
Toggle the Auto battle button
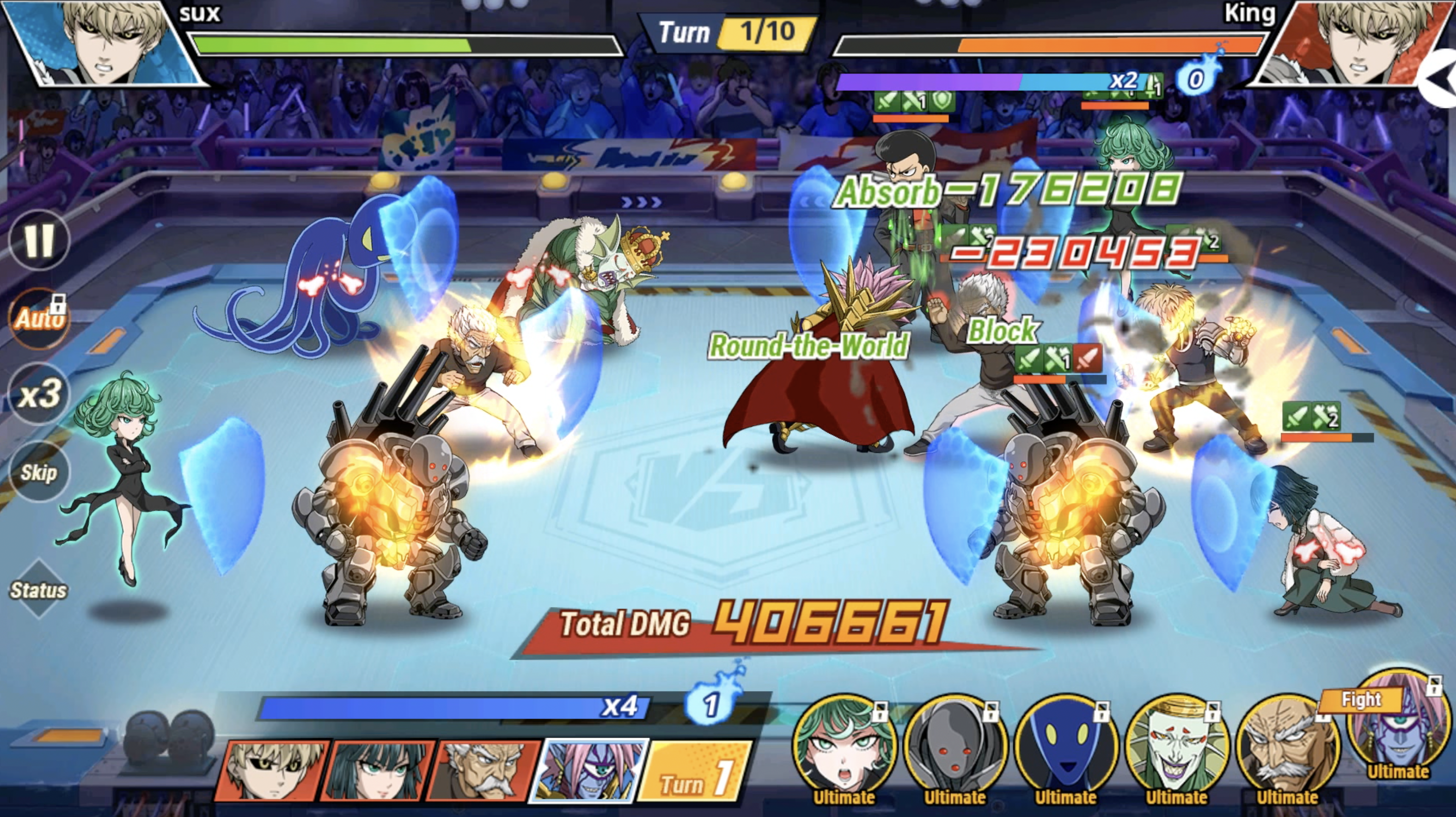pos(39,318)
